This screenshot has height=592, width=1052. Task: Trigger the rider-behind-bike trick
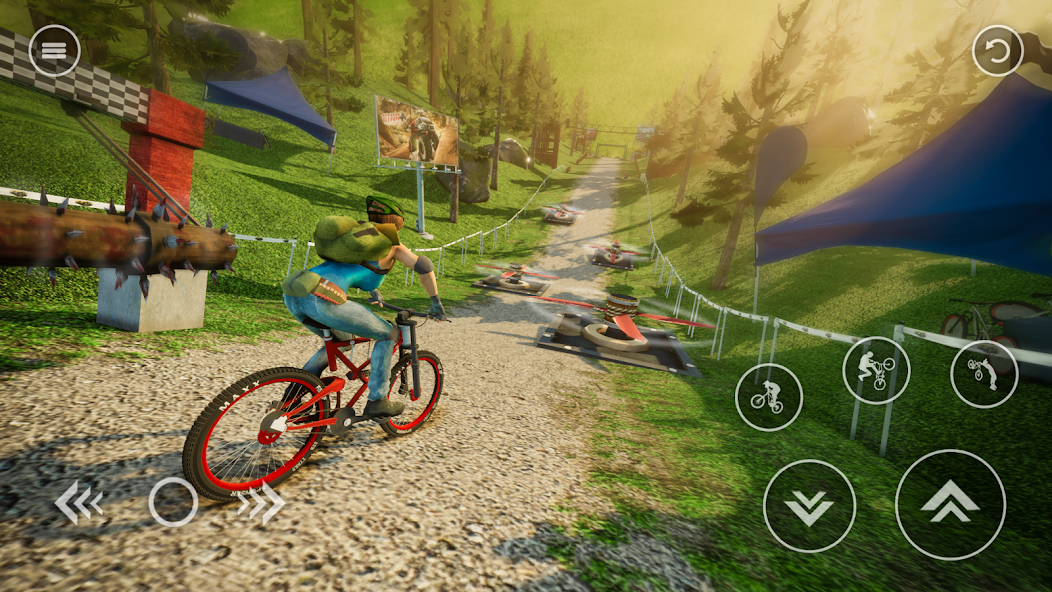click(876, 370)
